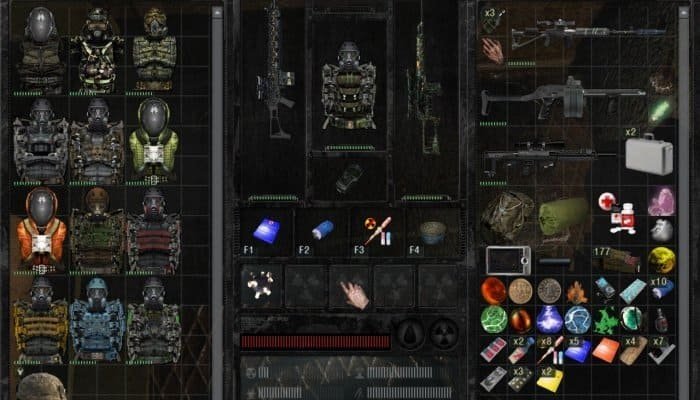Select the orange scientist suit
This screenshot has width=700, height=400.
tap(42, 230)
